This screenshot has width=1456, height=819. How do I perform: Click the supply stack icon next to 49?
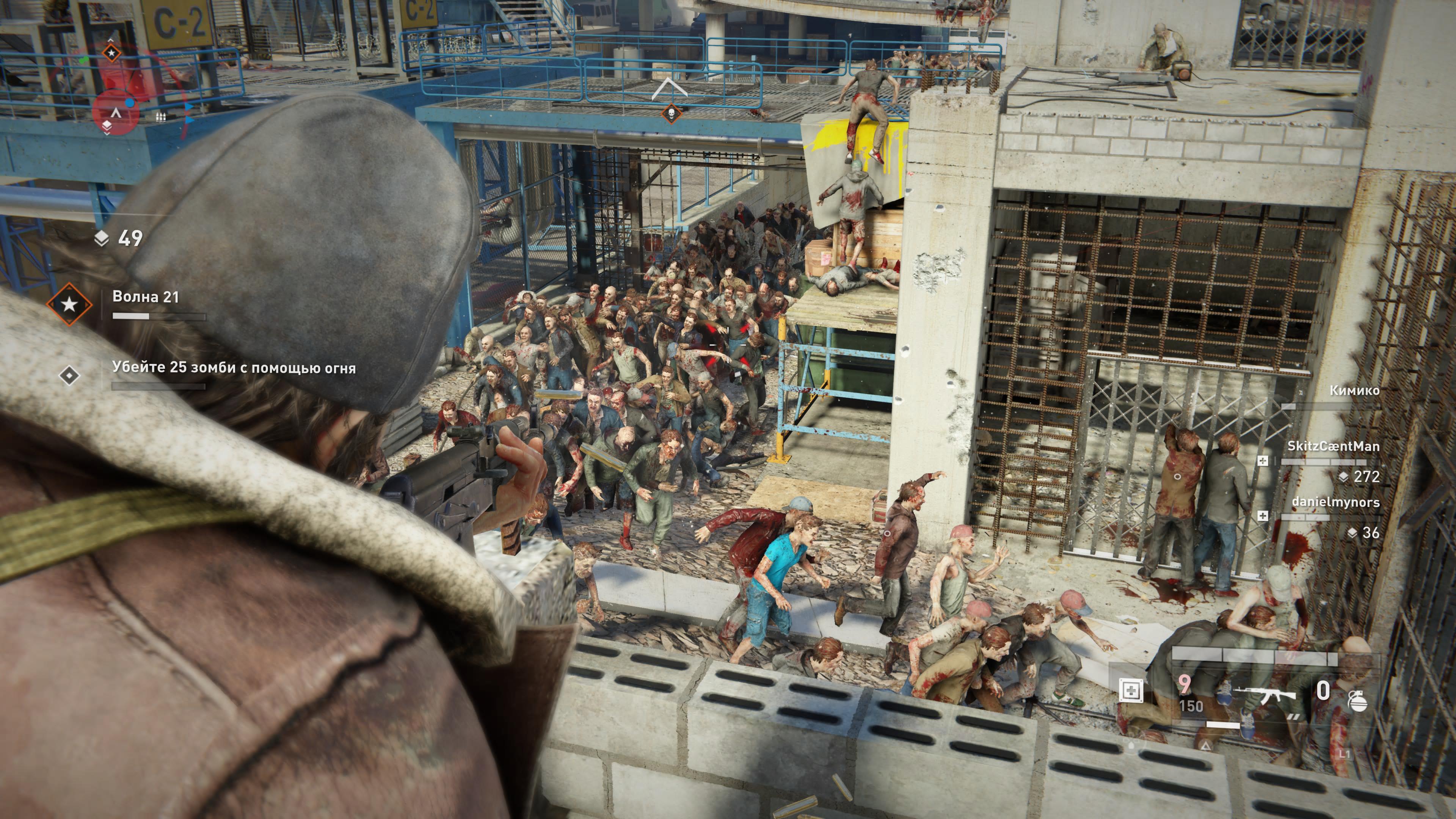[101, 238]
